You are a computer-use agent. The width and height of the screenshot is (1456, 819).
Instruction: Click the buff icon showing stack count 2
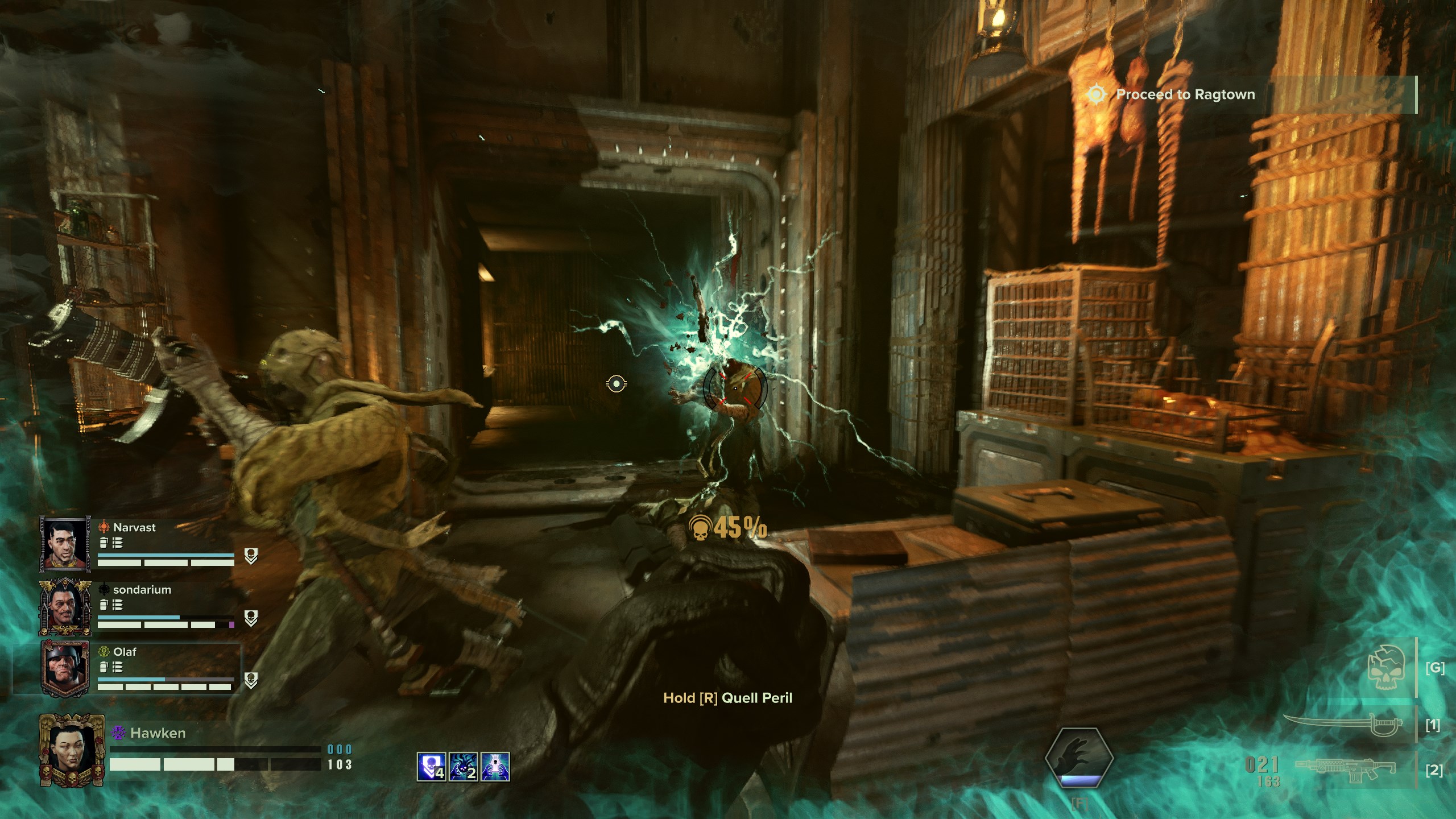click(463, 766)
